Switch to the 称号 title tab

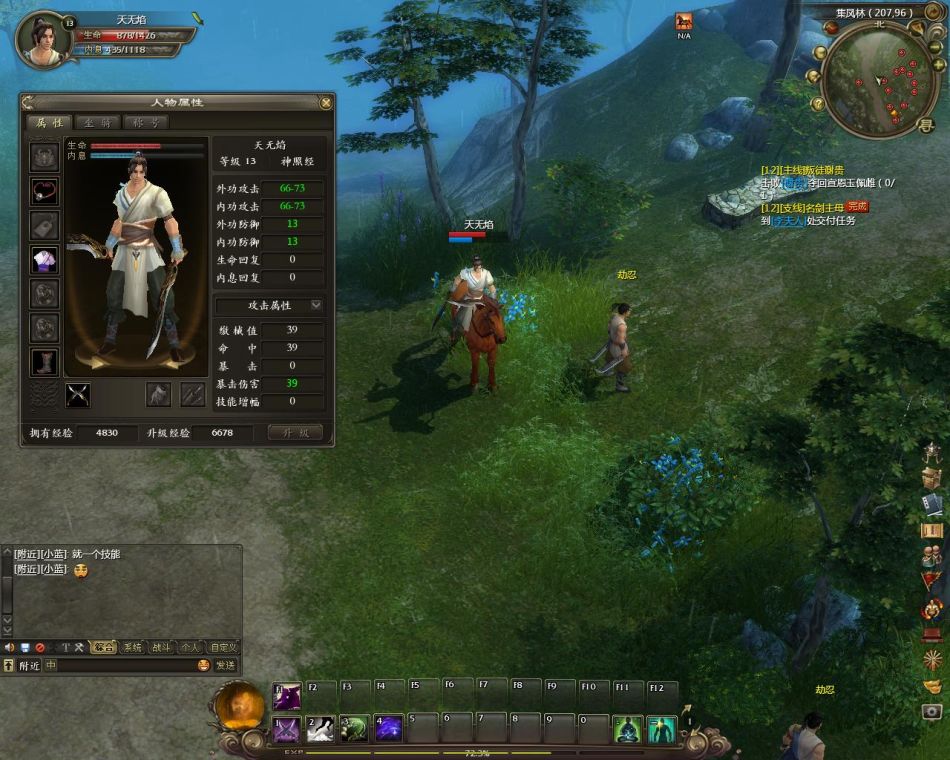pyautogui.click(x=145, y=123)
